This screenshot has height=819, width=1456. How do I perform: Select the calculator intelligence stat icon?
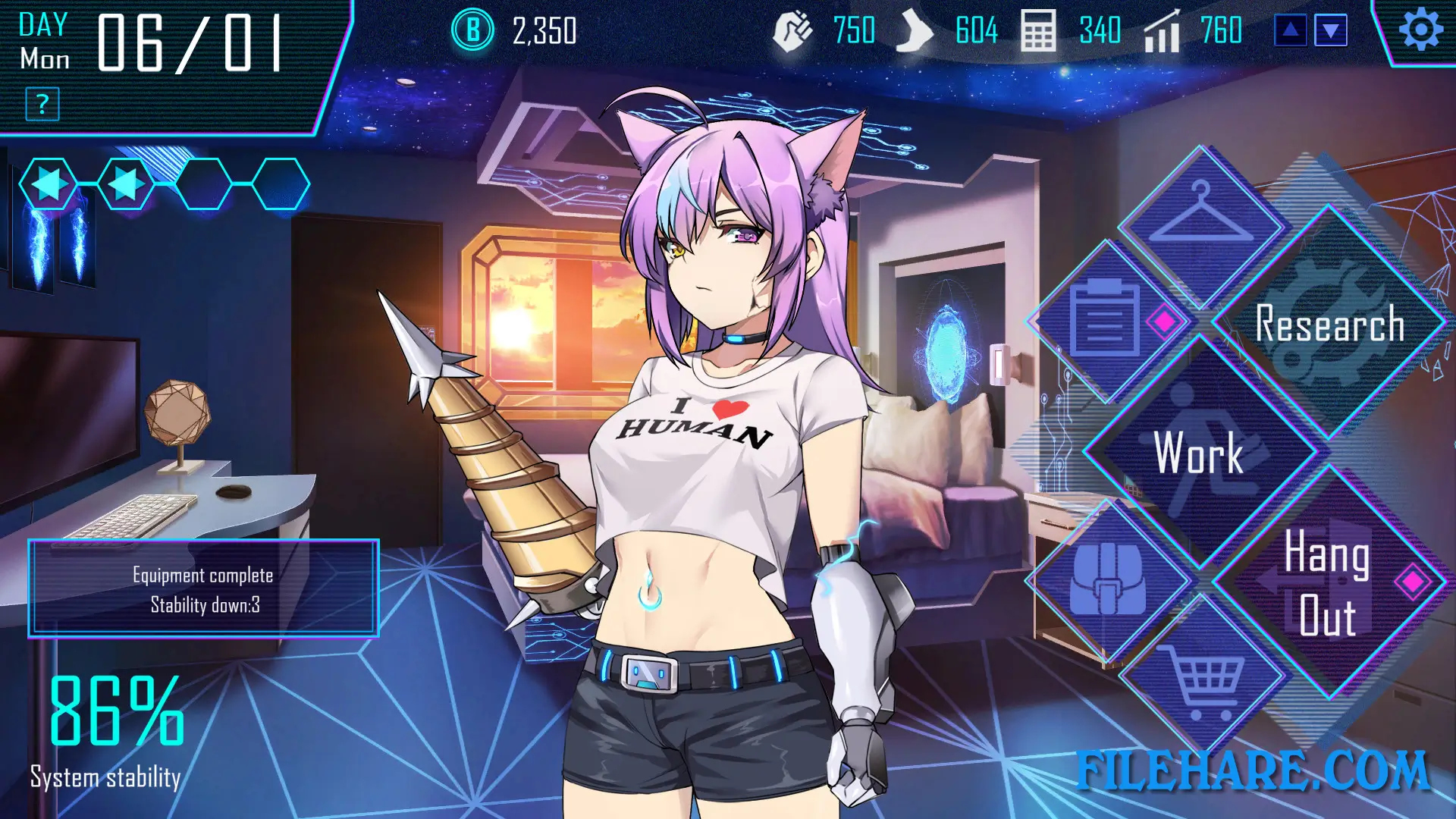(x=1040, y=32)
